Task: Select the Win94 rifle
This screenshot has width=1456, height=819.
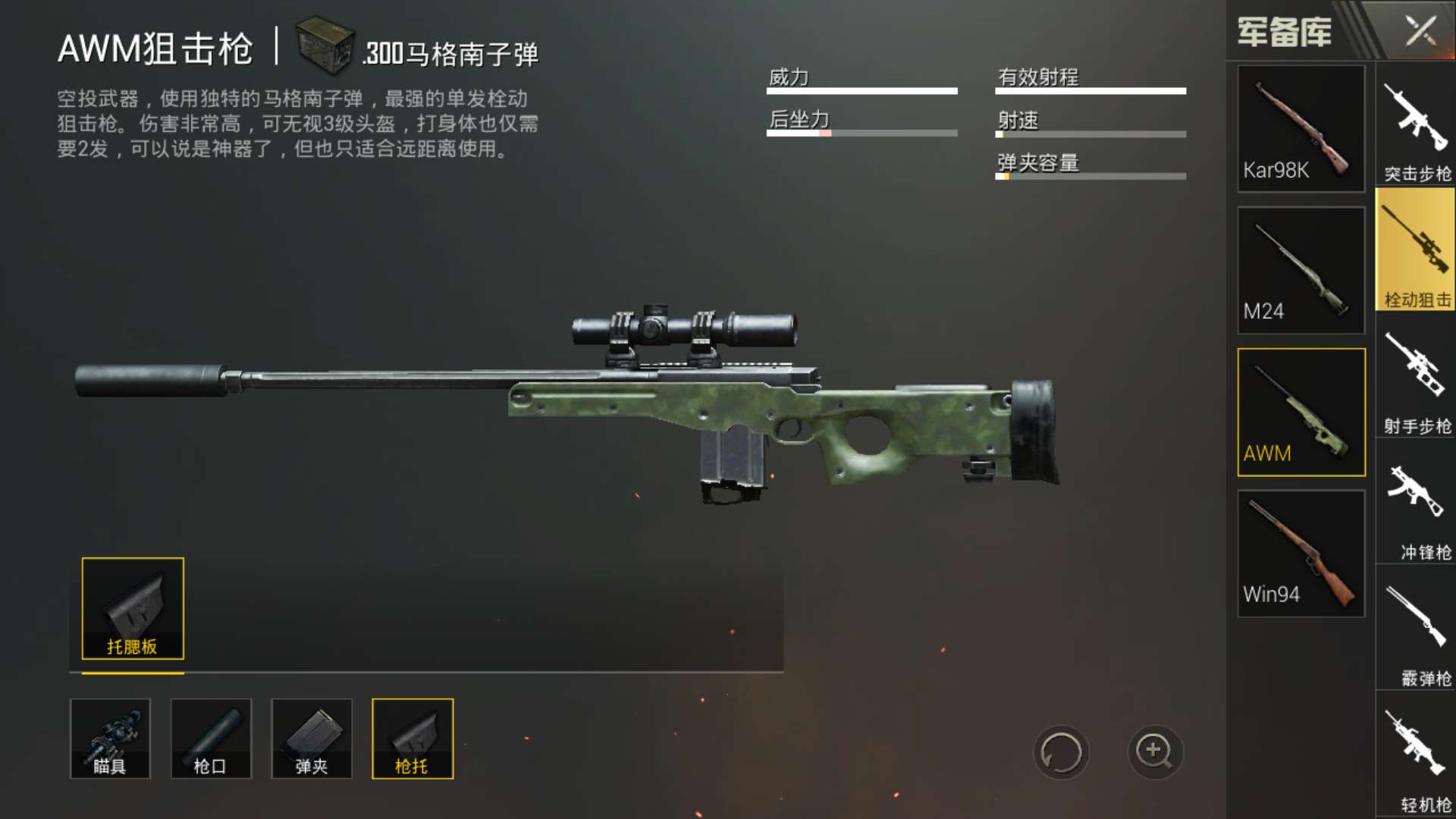Action: 1300,554
